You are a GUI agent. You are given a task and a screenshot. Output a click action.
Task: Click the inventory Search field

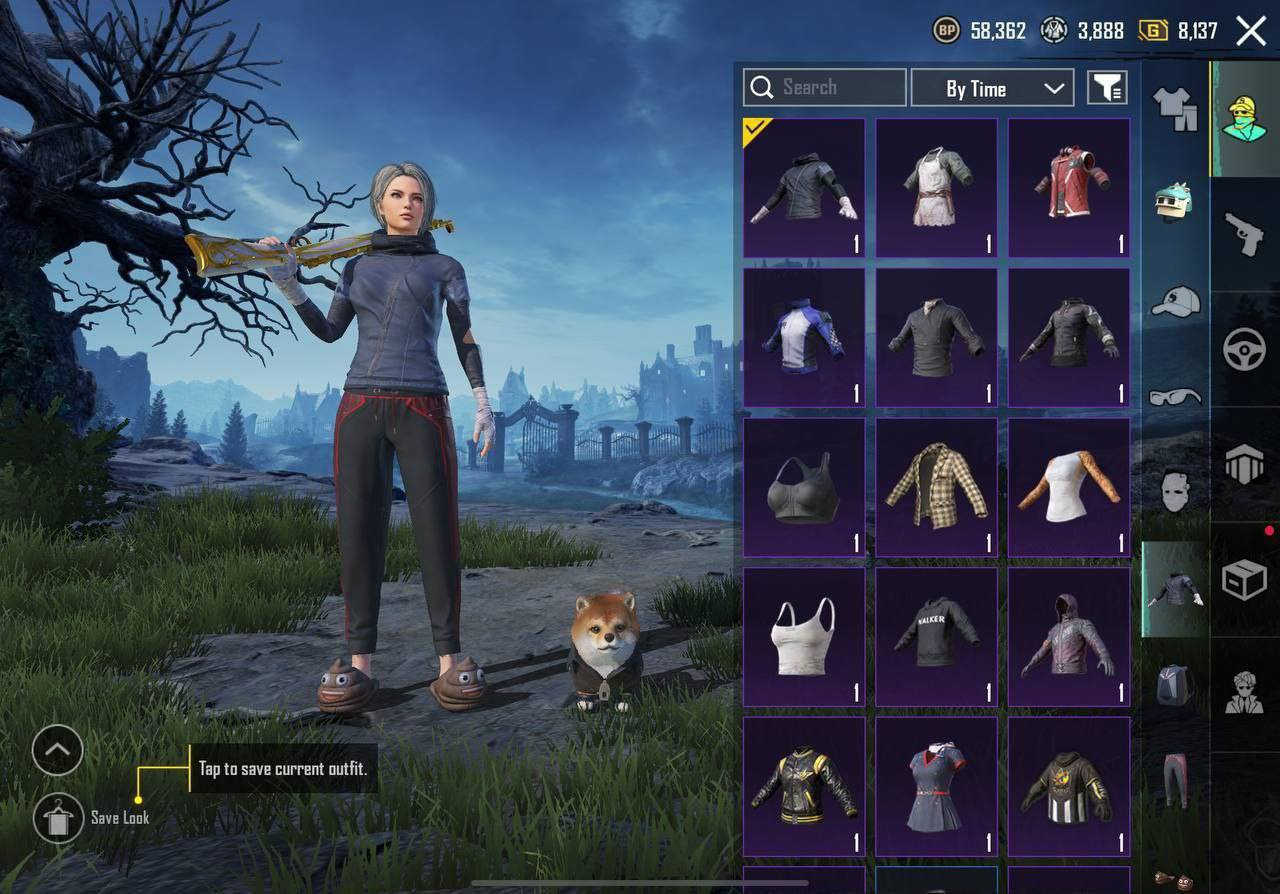[x=825, y=88]
